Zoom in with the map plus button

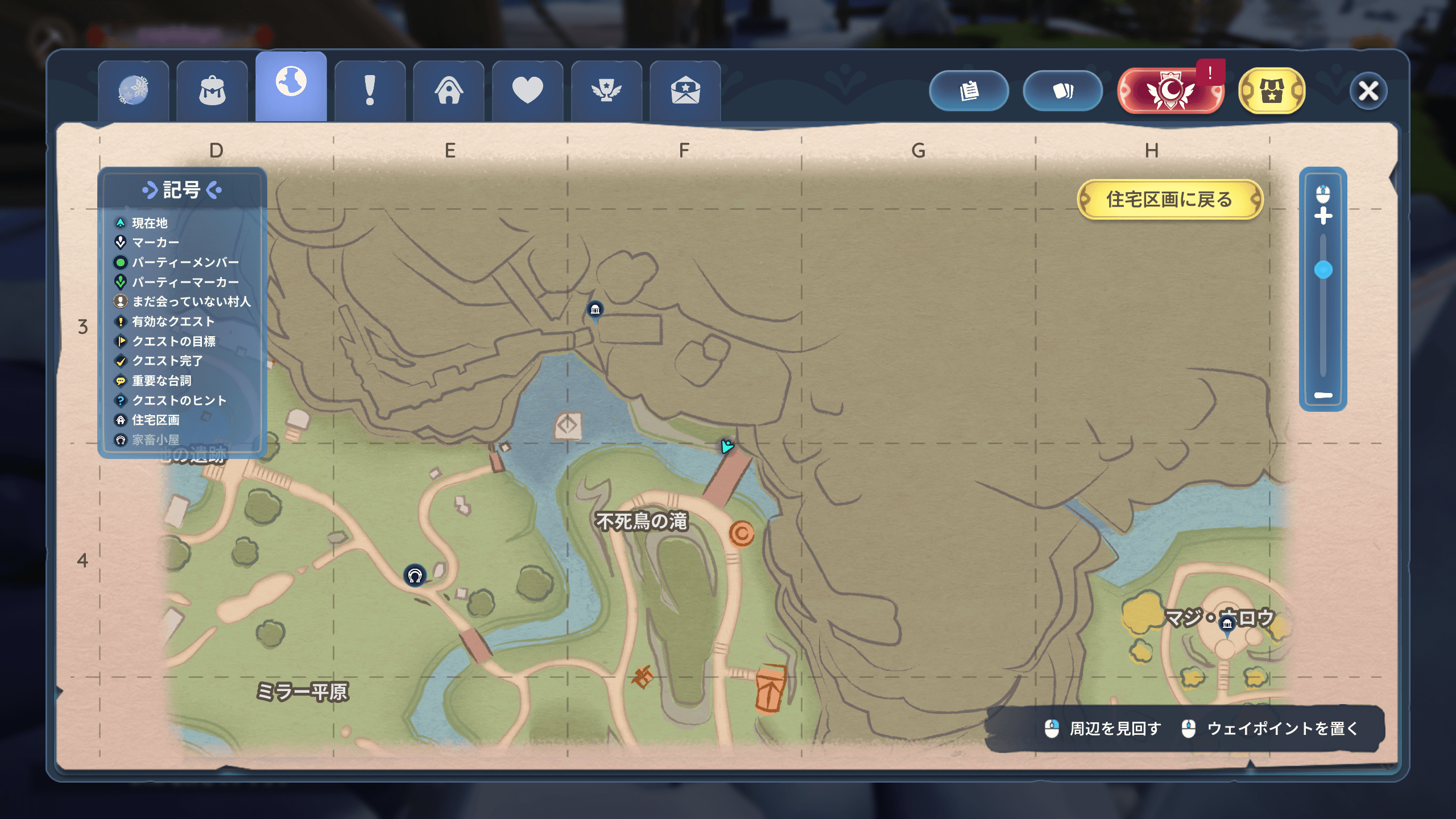pos(1323,216)
